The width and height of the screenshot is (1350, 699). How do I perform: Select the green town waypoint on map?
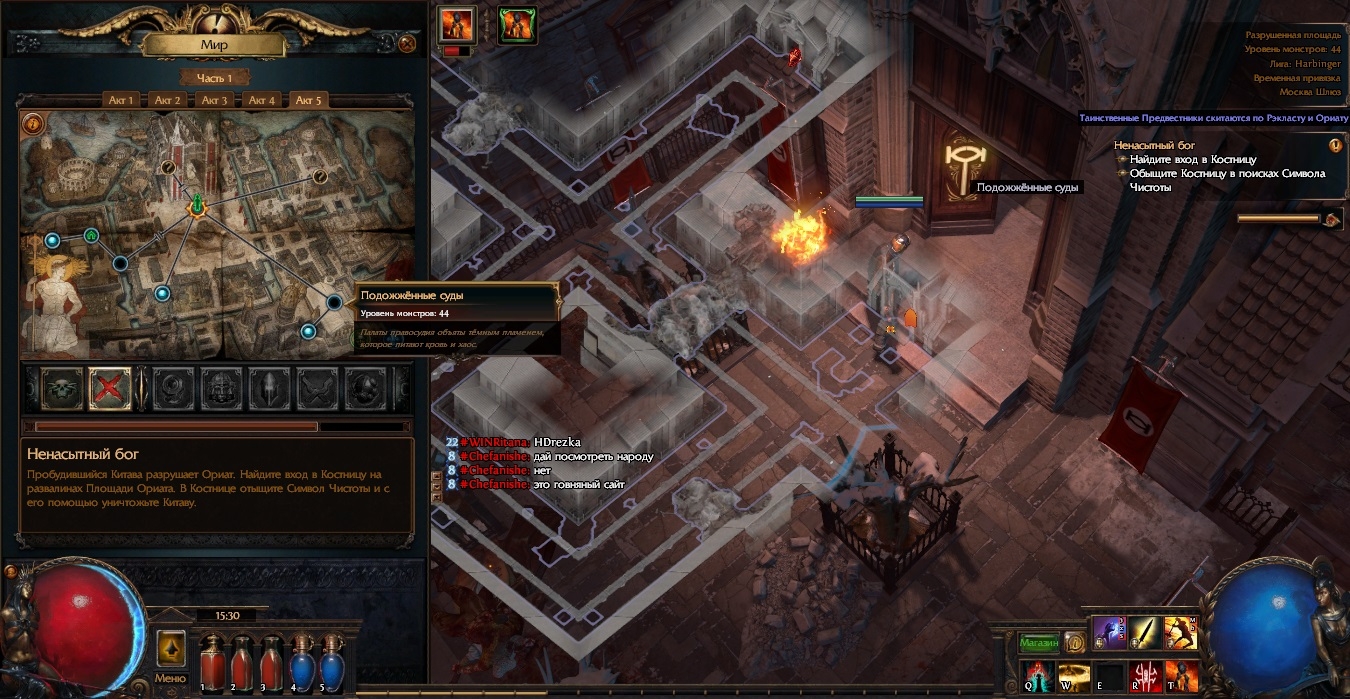[91, 236]
